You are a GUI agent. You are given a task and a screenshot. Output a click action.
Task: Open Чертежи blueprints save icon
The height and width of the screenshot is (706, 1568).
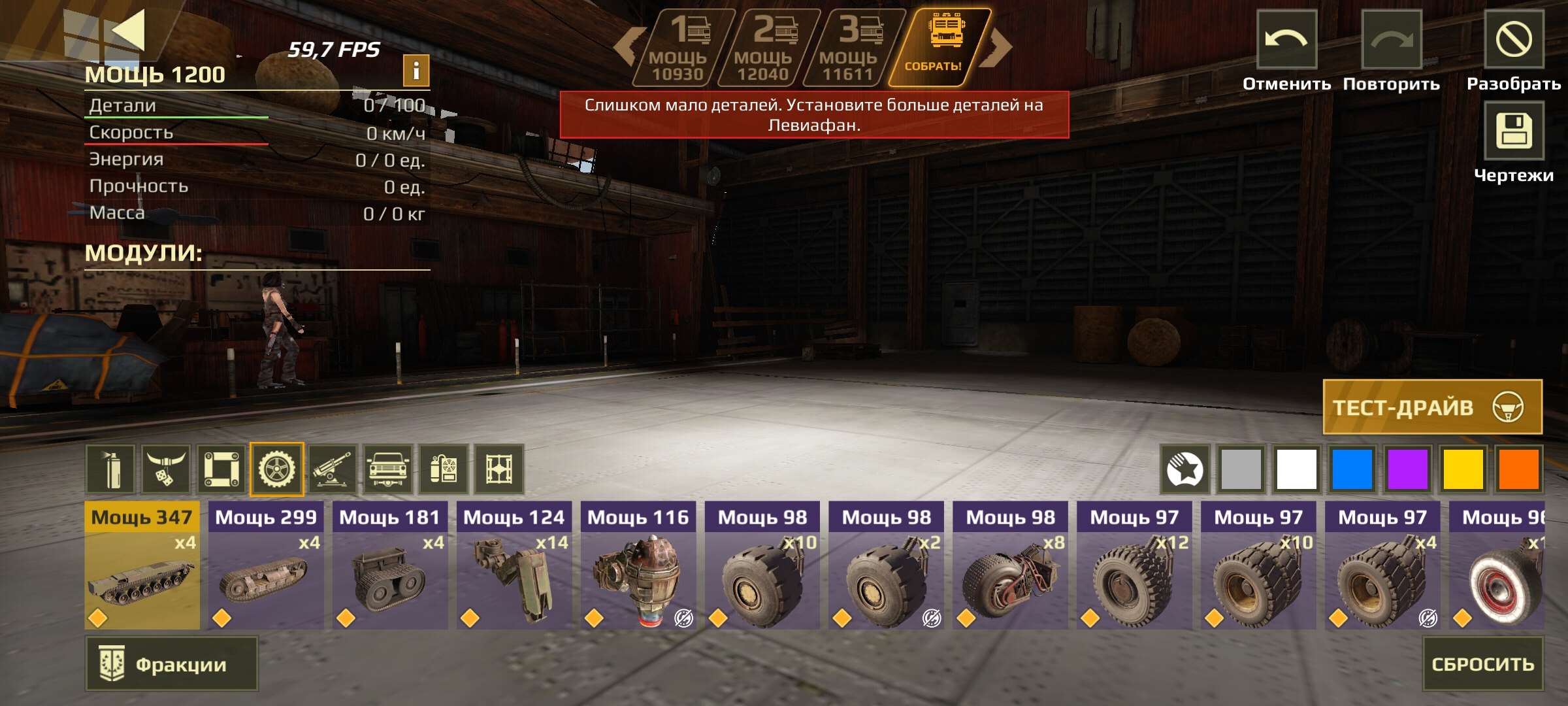pos(1513,131)
